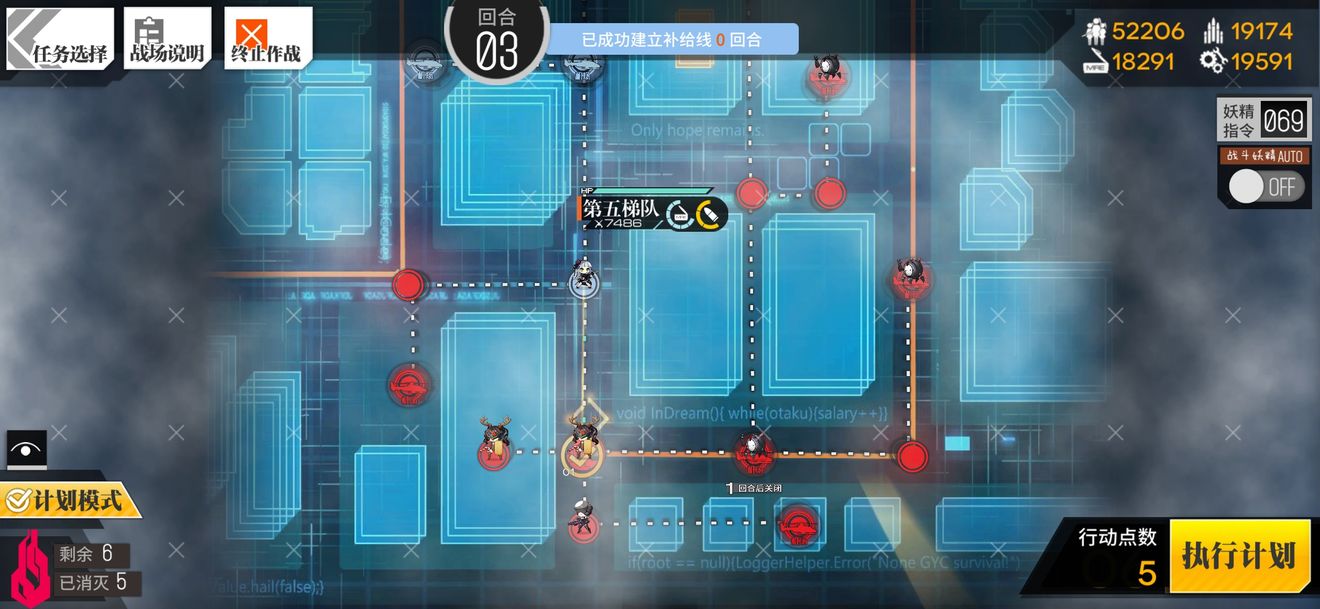Go back to 任务选择 mission select
The width and height of the screenshot is (1320, 609).
[x=60, y=39]
